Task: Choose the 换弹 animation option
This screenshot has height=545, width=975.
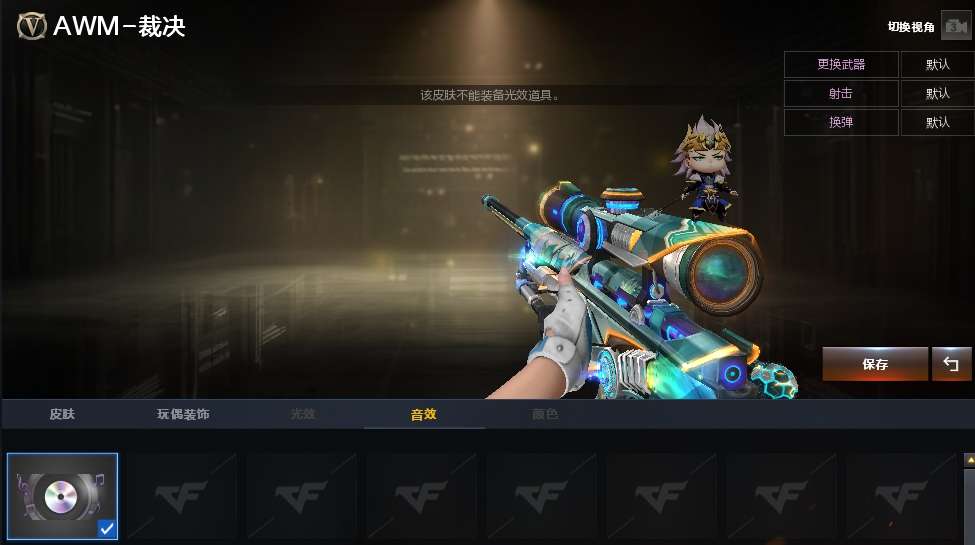Action: coord(841,122)
